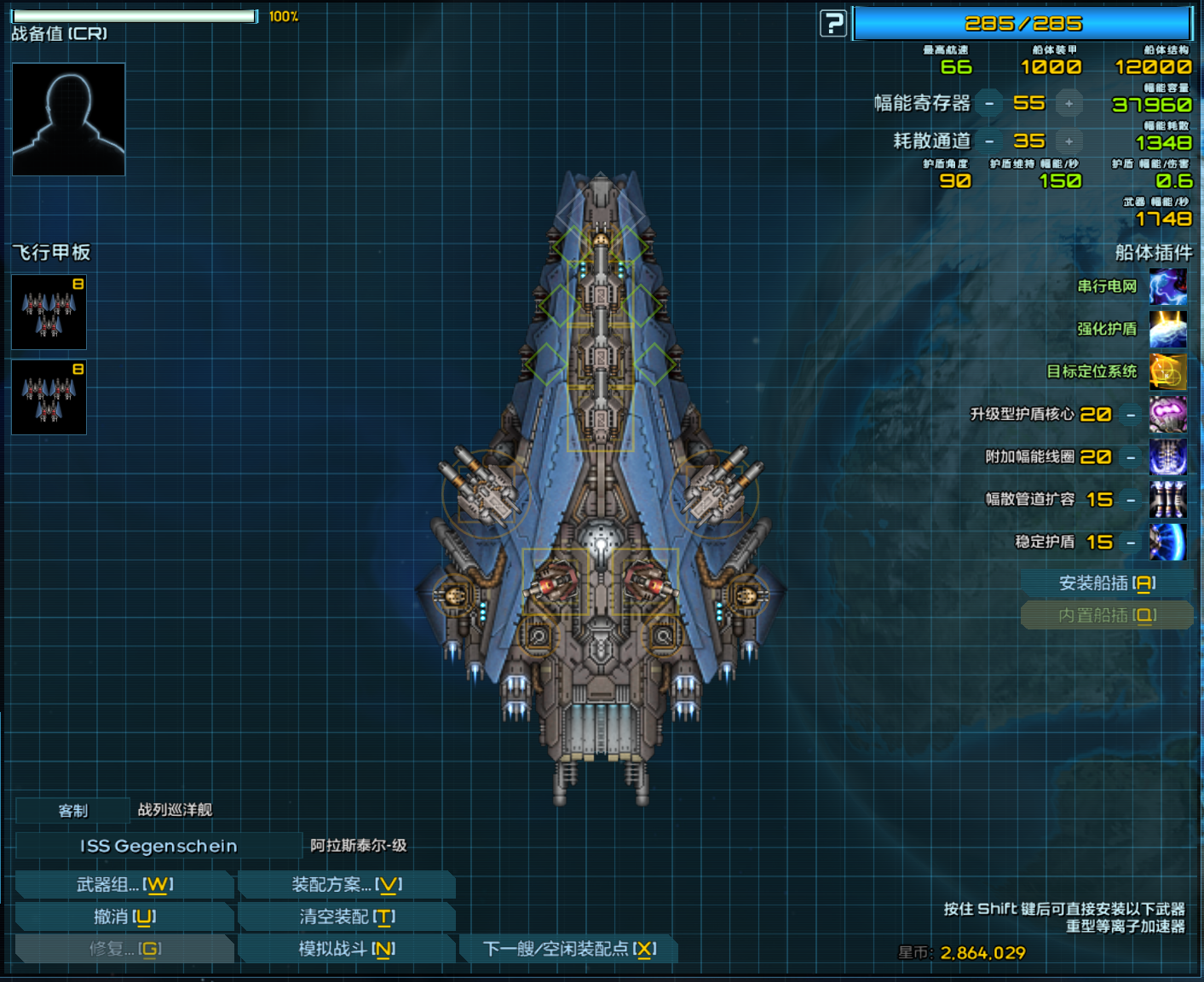Select the hardened shields (强化护盾) hullmod icon
This screenshot has height=982, width=1204.
[1167, 330]
